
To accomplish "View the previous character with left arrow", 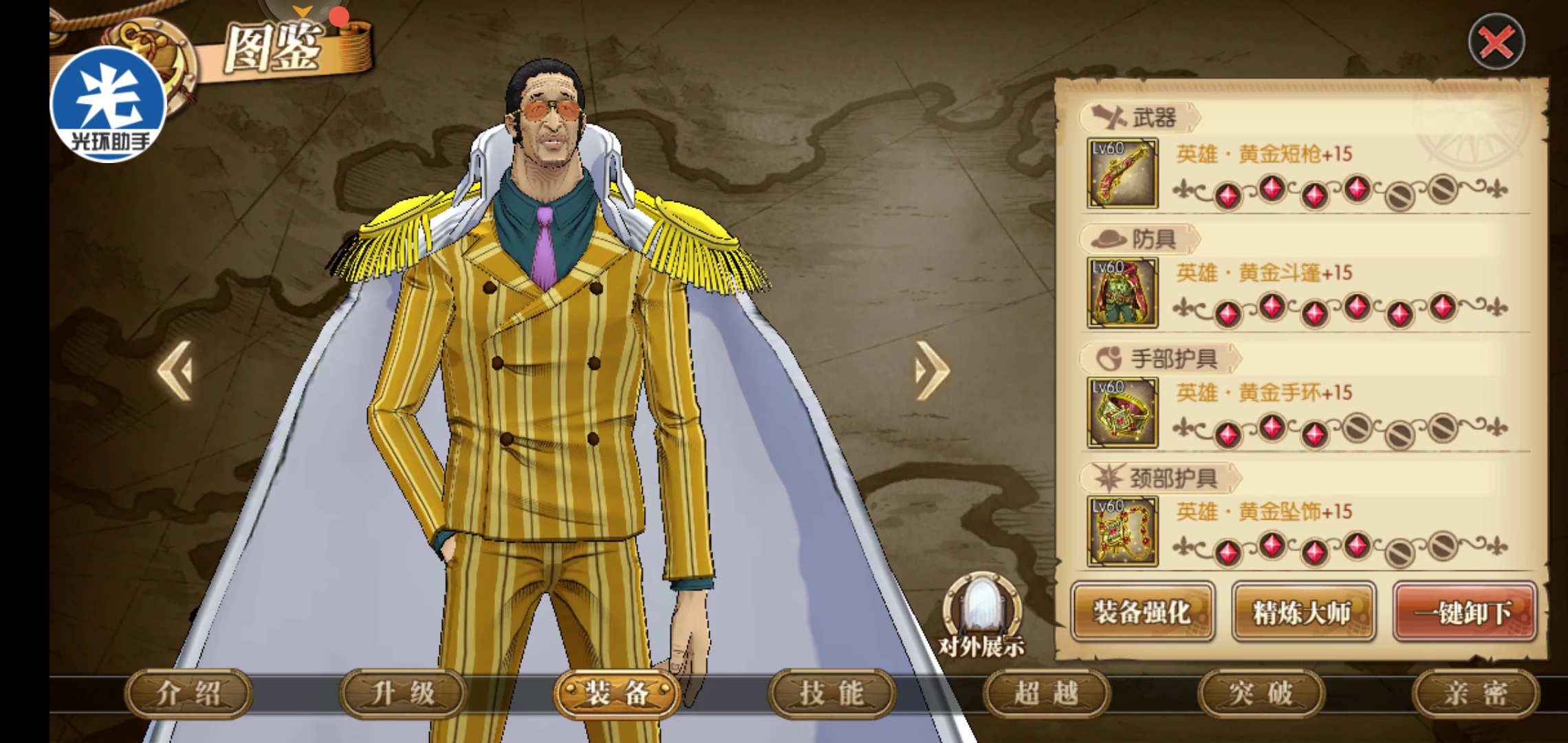I will coord(176,371).
